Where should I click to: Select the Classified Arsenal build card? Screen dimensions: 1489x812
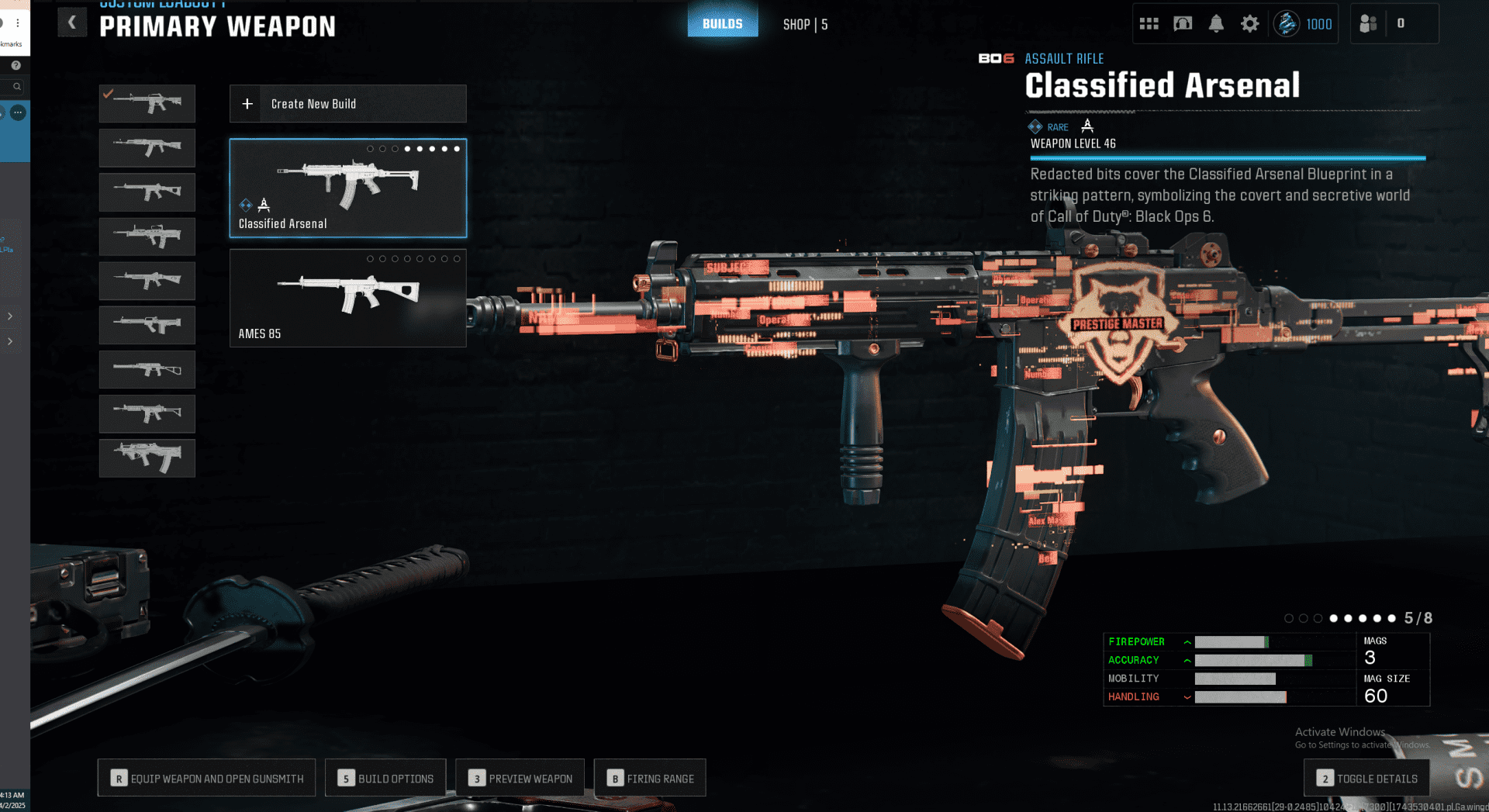347,188
